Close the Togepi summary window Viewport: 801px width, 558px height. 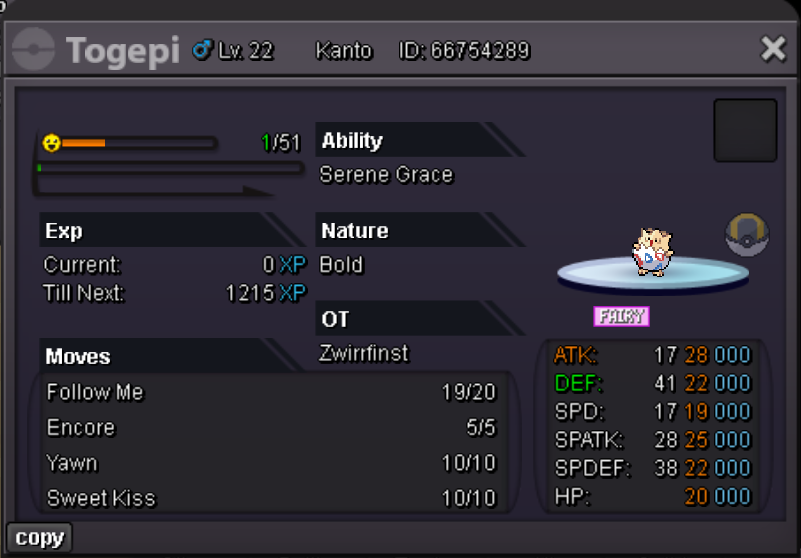point(773,49)
